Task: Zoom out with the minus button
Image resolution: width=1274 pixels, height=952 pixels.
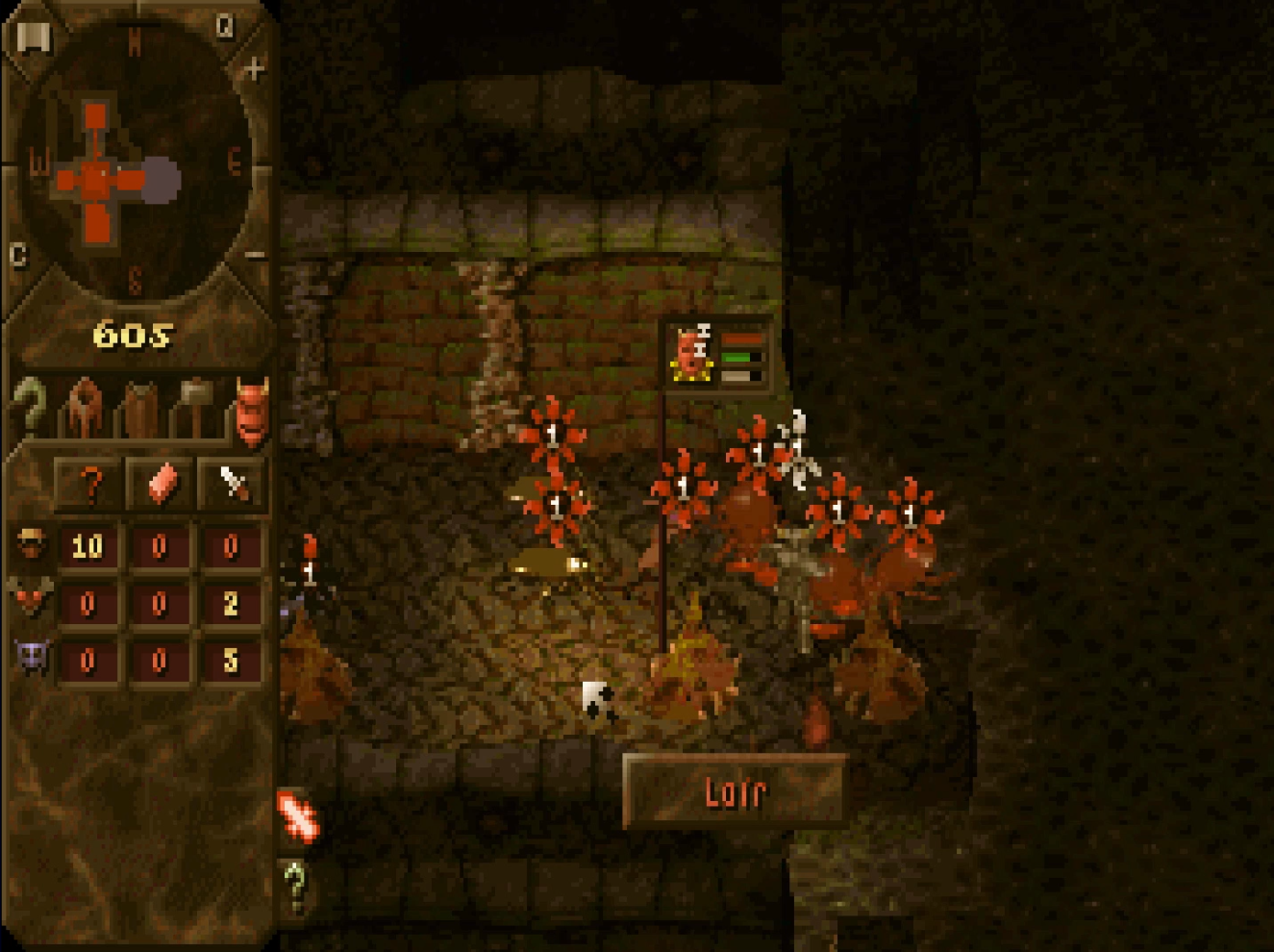Action: [255, 255]
